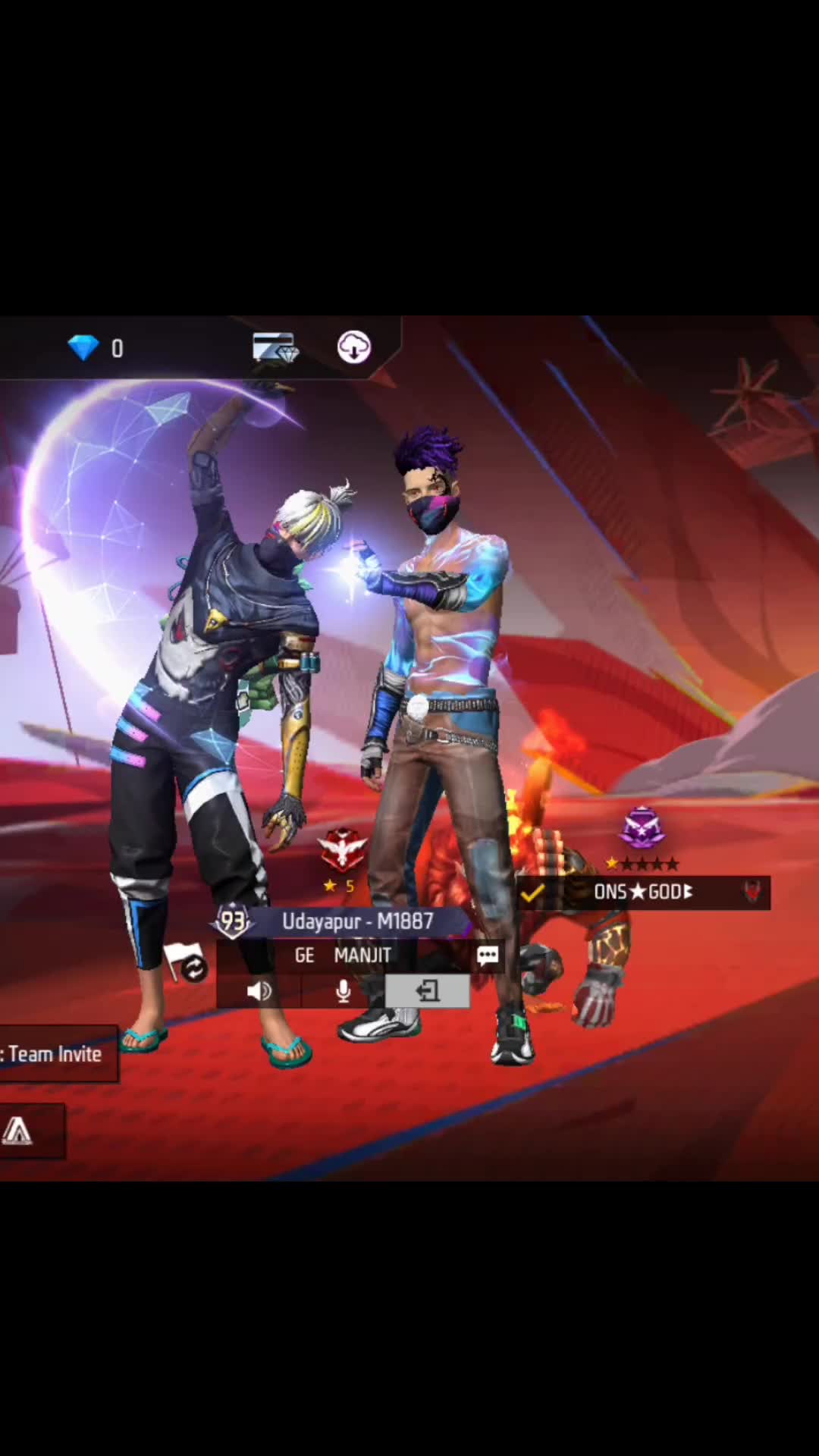Viewport: 819px width, 1456px height.
Task: Inspect the red Heroic rank emblem
Action: 342,849
